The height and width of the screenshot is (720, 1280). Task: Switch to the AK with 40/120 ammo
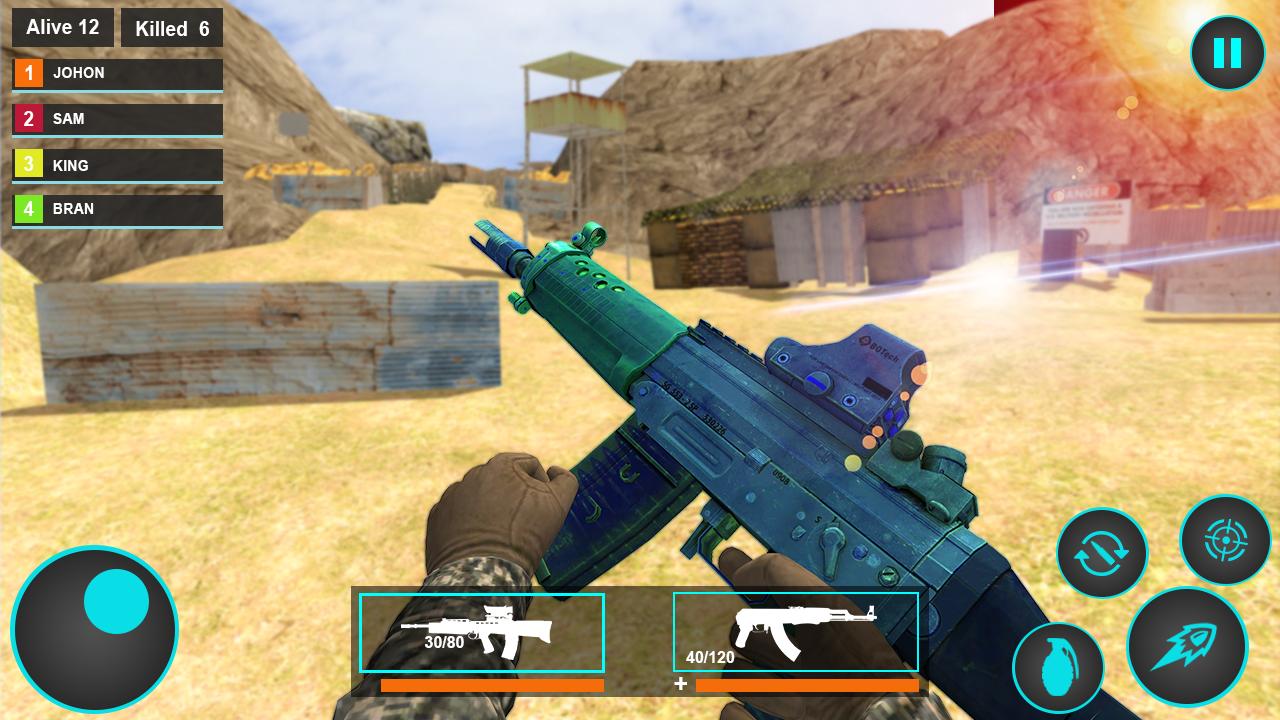pyautogui.click(x=795, y=632)
